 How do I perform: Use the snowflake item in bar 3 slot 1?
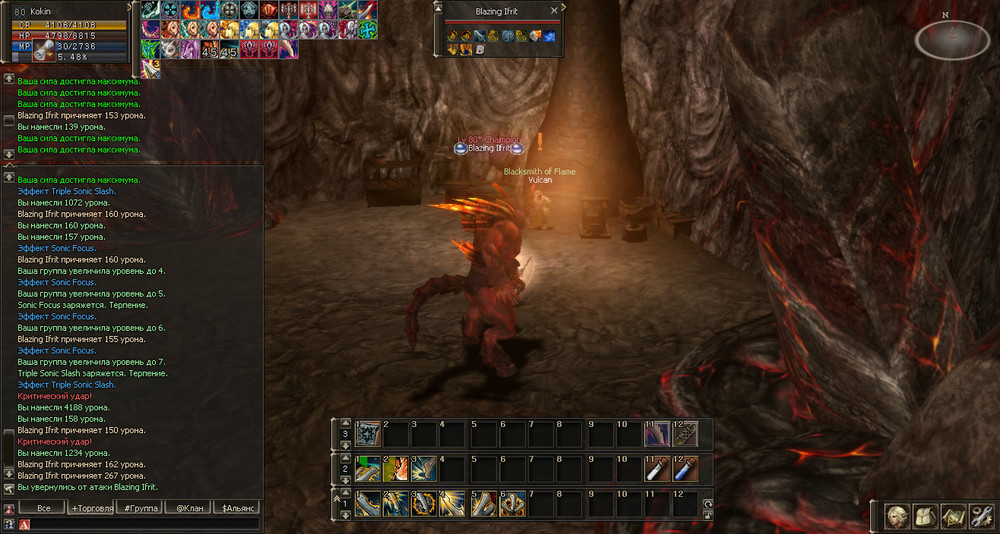tap(368, 433)
